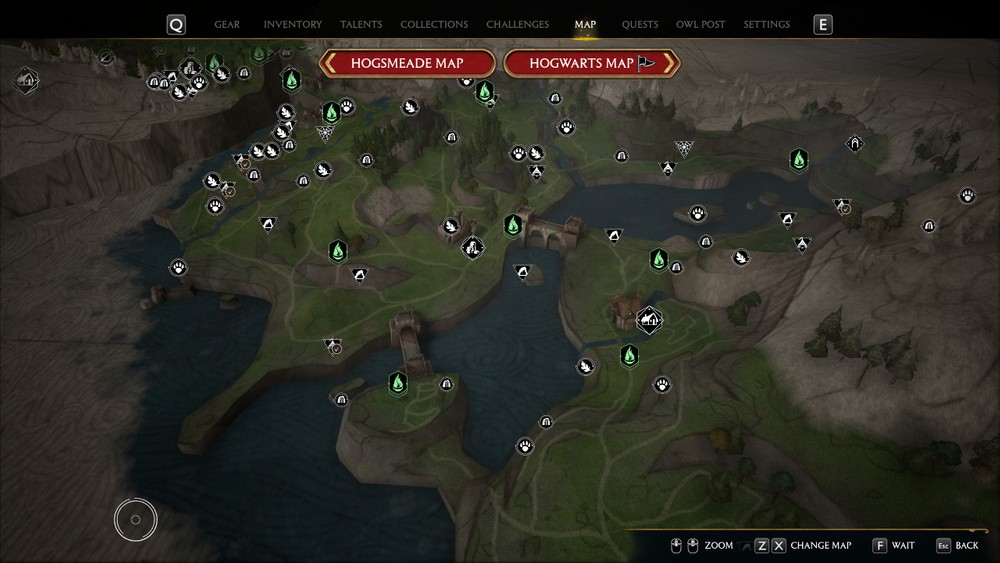Open the Talents tab
Image resolution: width=1000 pixels, height=563 pixels.
click(x=361, y=24)
